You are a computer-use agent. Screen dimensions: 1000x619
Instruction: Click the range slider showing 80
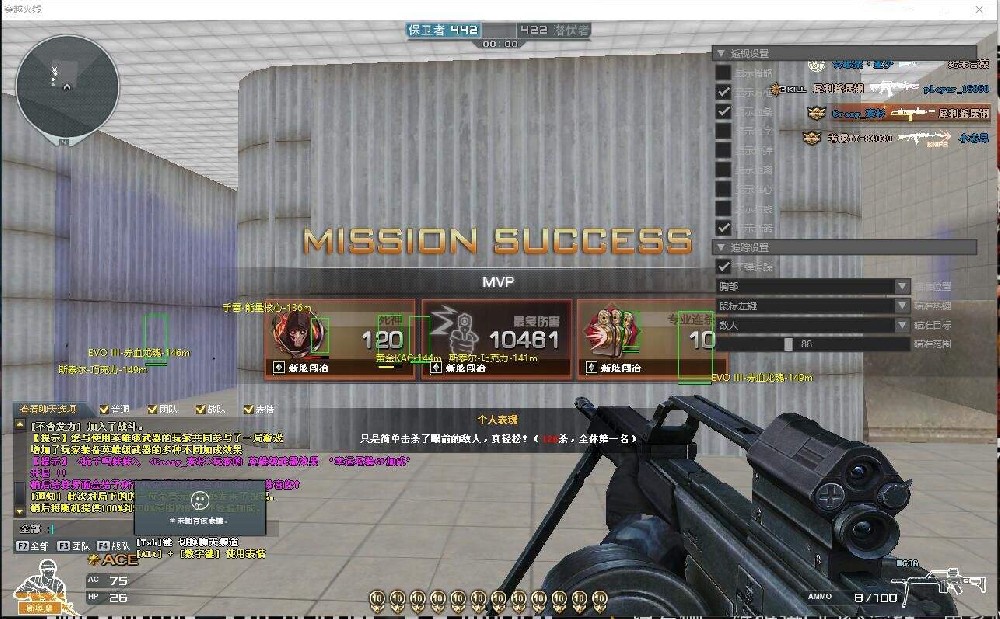[789, 344]
